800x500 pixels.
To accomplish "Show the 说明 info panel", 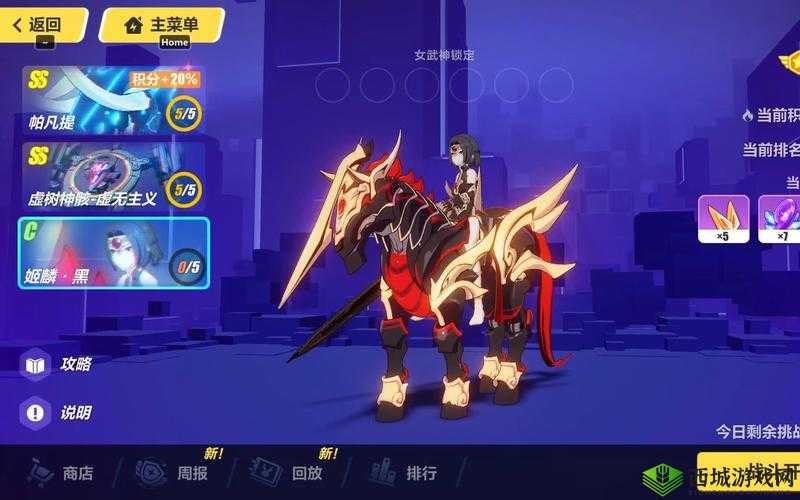I will click(60, 412).
